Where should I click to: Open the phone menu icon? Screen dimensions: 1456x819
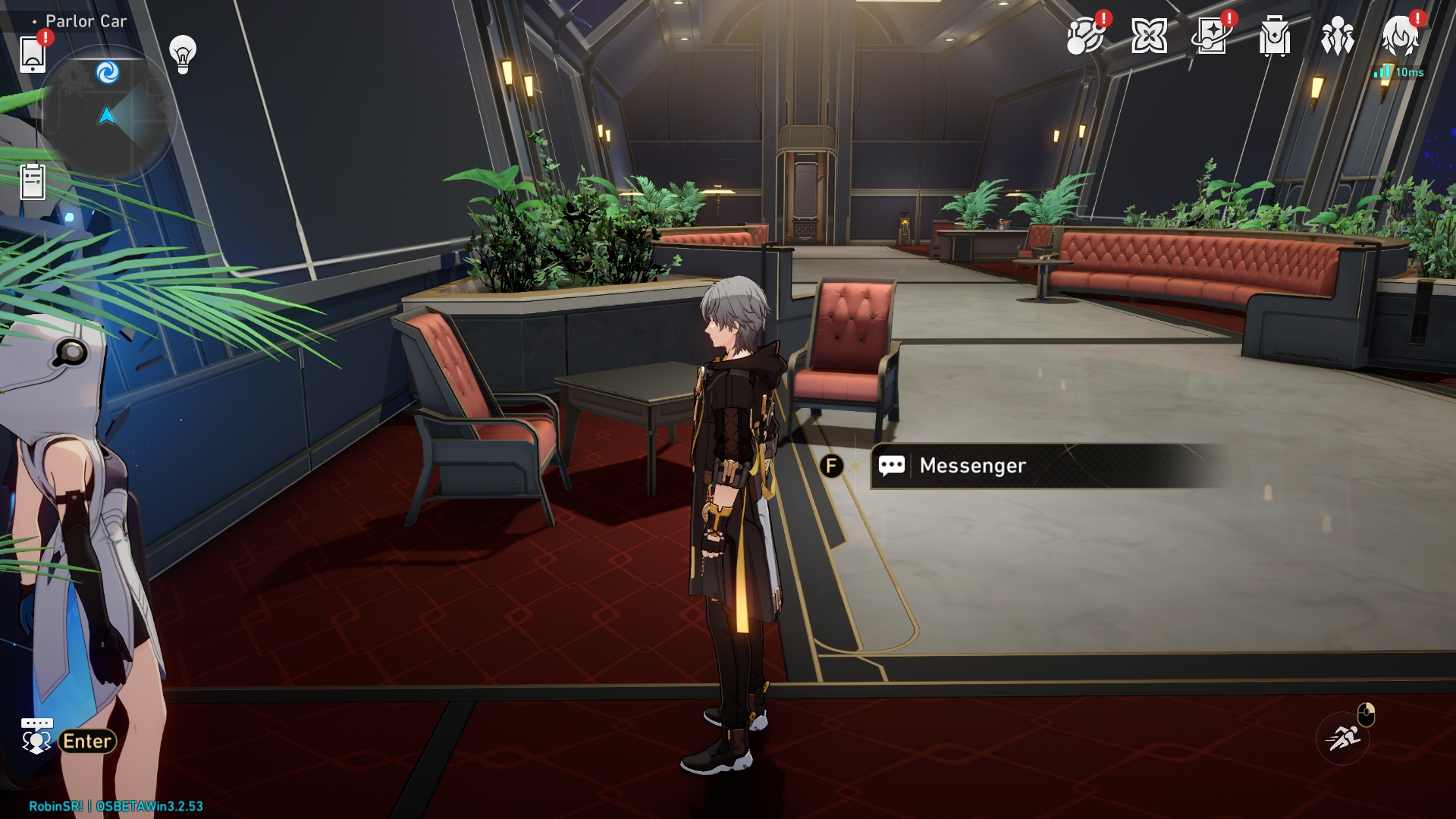click(33, 54)
